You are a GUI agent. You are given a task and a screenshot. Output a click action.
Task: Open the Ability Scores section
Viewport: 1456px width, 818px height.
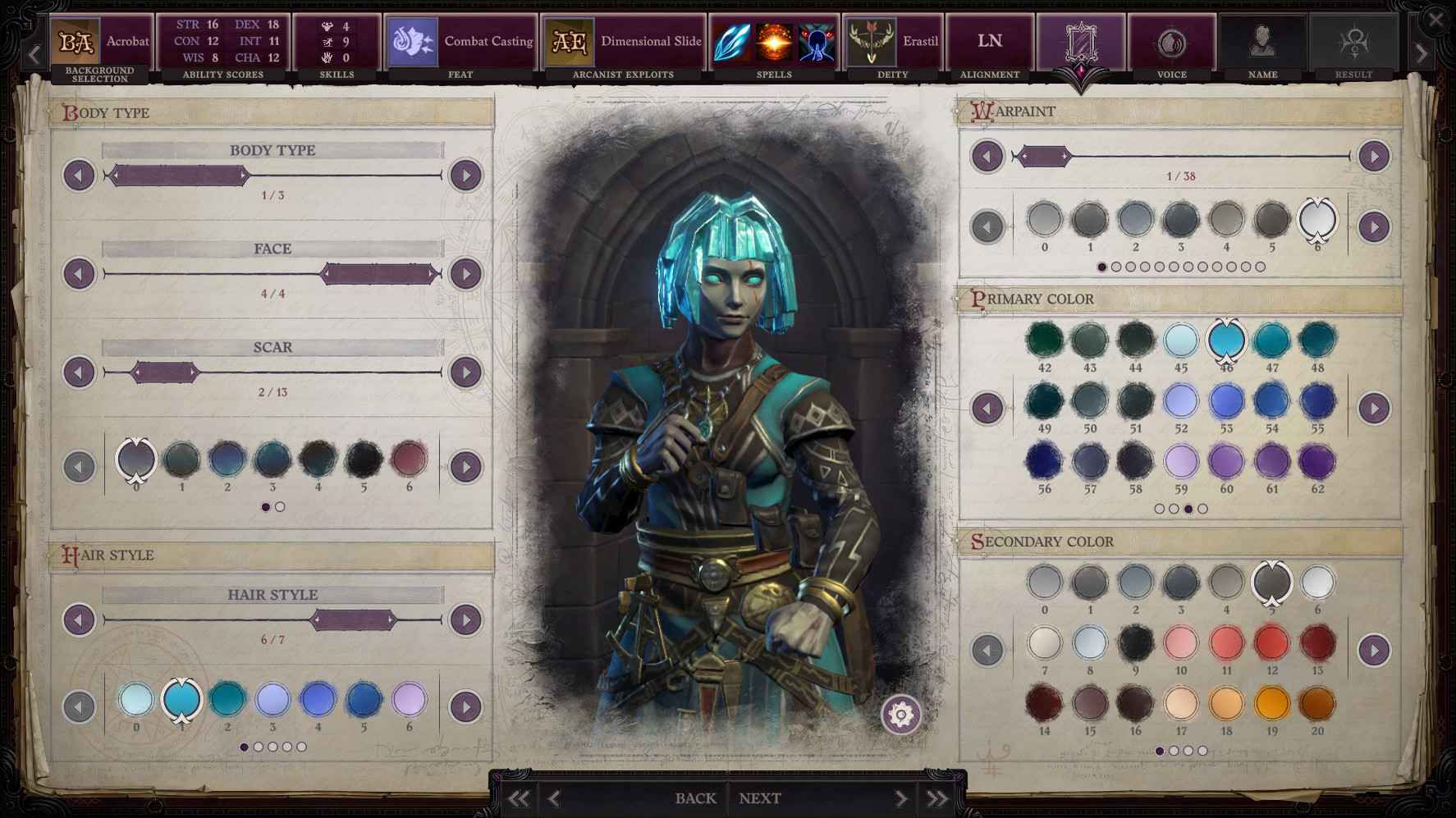point(222,41)
